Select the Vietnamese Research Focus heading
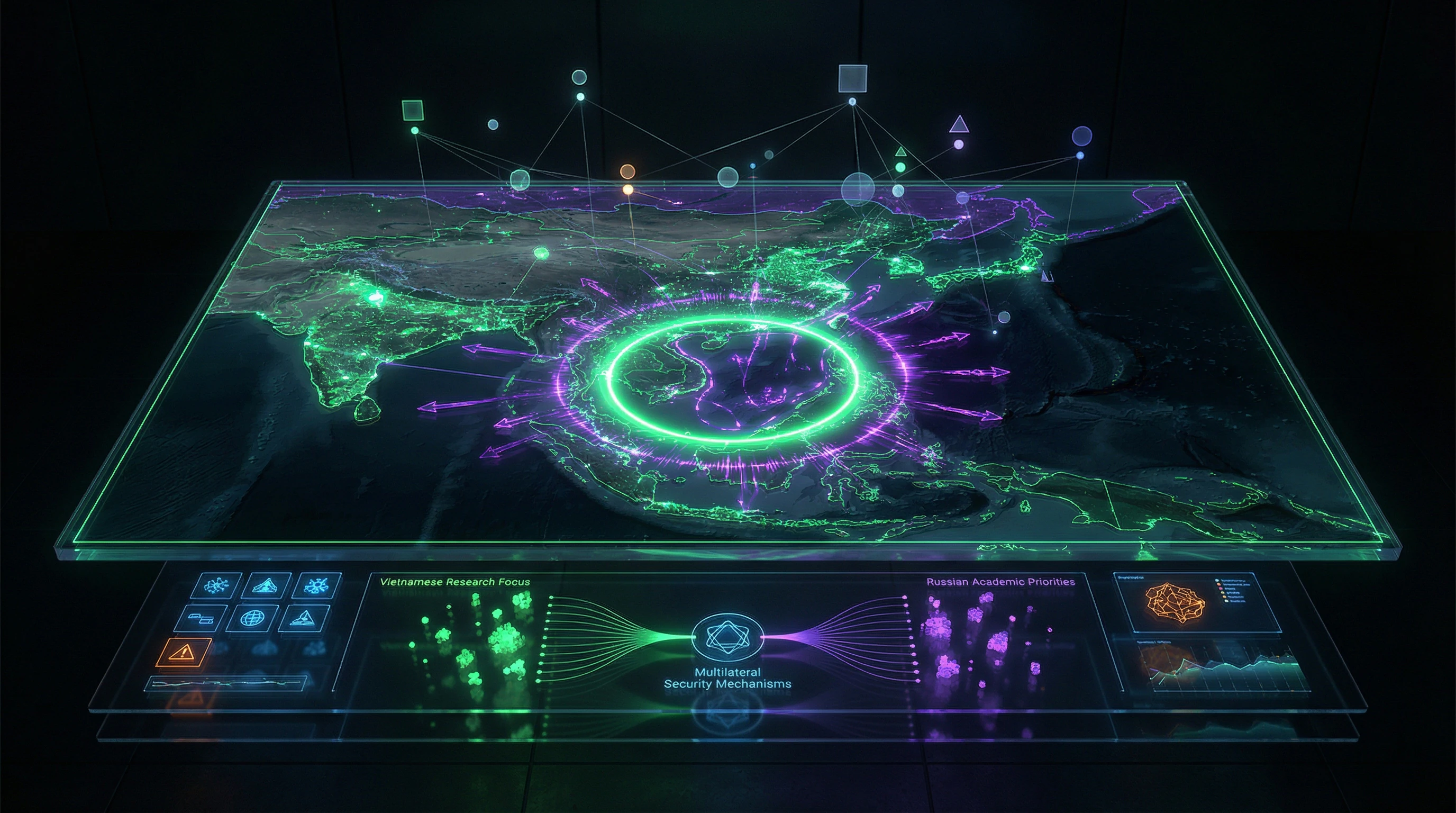 454,582
